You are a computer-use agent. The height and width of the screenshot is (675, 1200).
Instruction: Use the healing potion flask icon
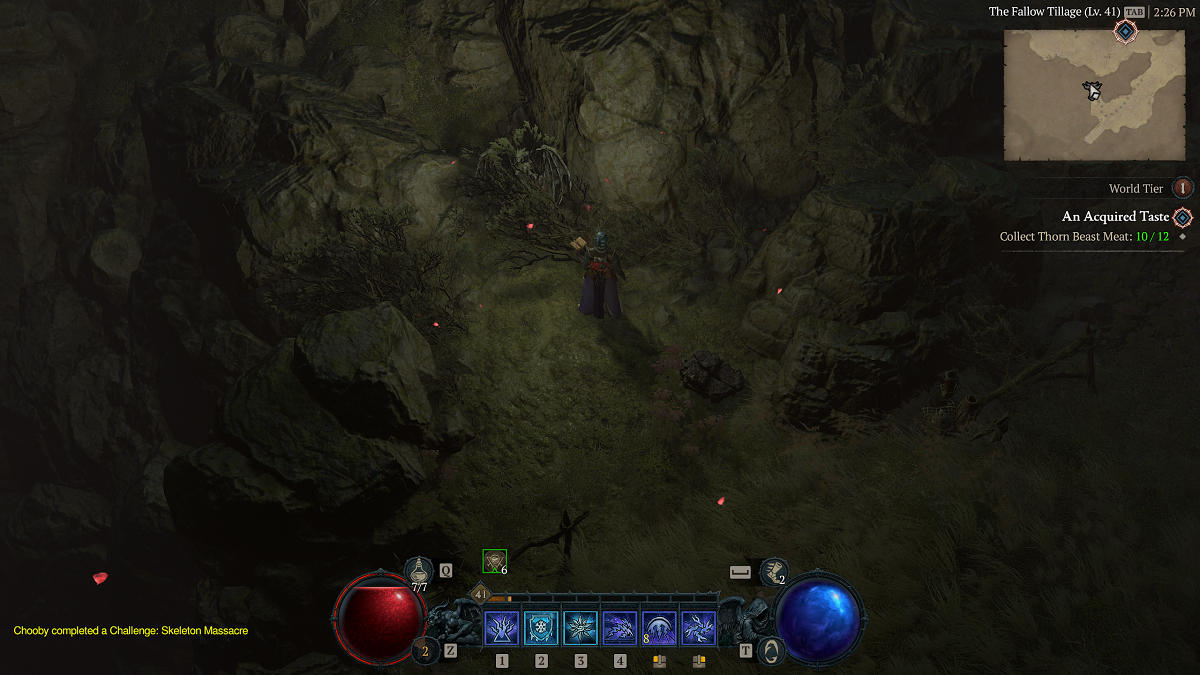[x=419, y=571]
